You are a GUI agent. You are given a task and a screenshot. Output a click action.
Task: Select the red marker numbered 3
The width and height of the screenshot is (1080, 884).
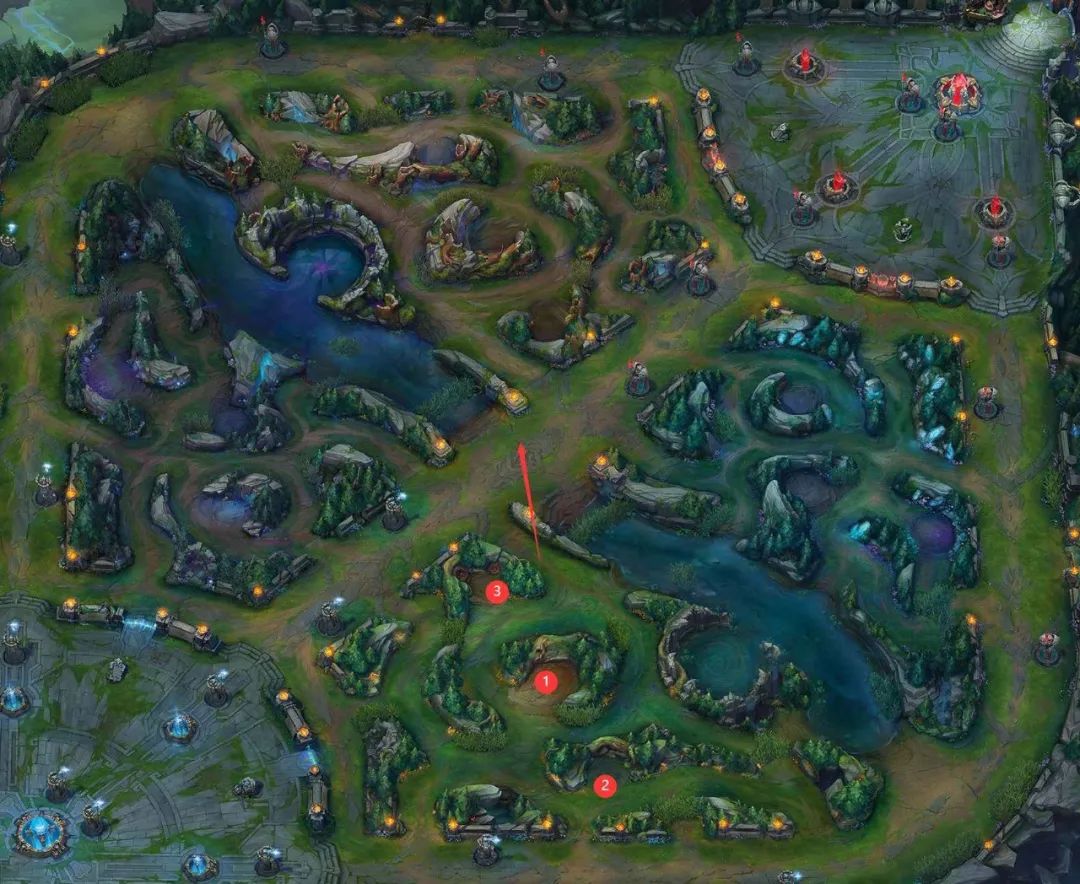497,592
